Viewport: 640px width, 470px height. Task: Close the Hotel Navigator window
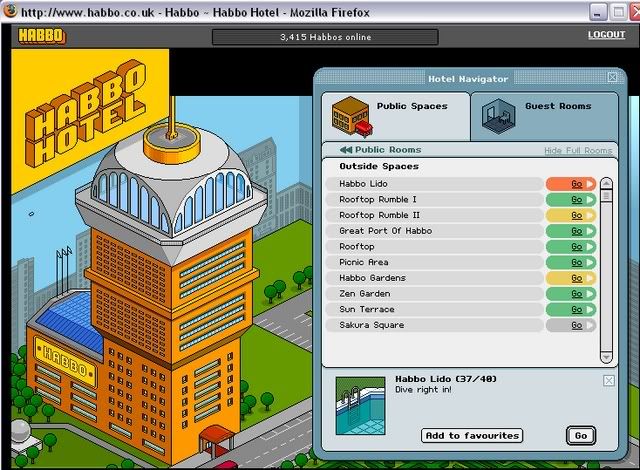[x=612, y=77]
